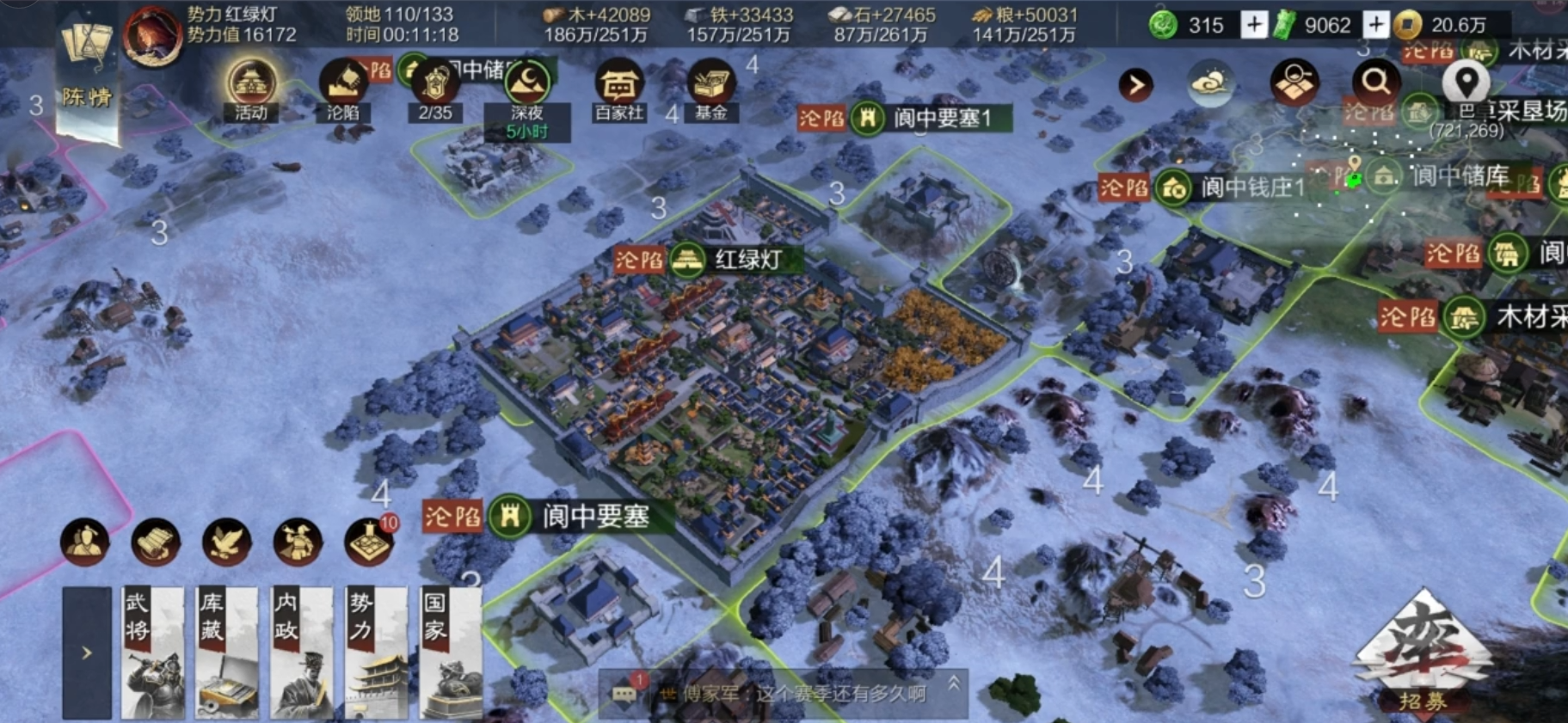The image size is (1568, 723).
Task: Open the carrier pigeon mail icon
Action: click(225, 542)
